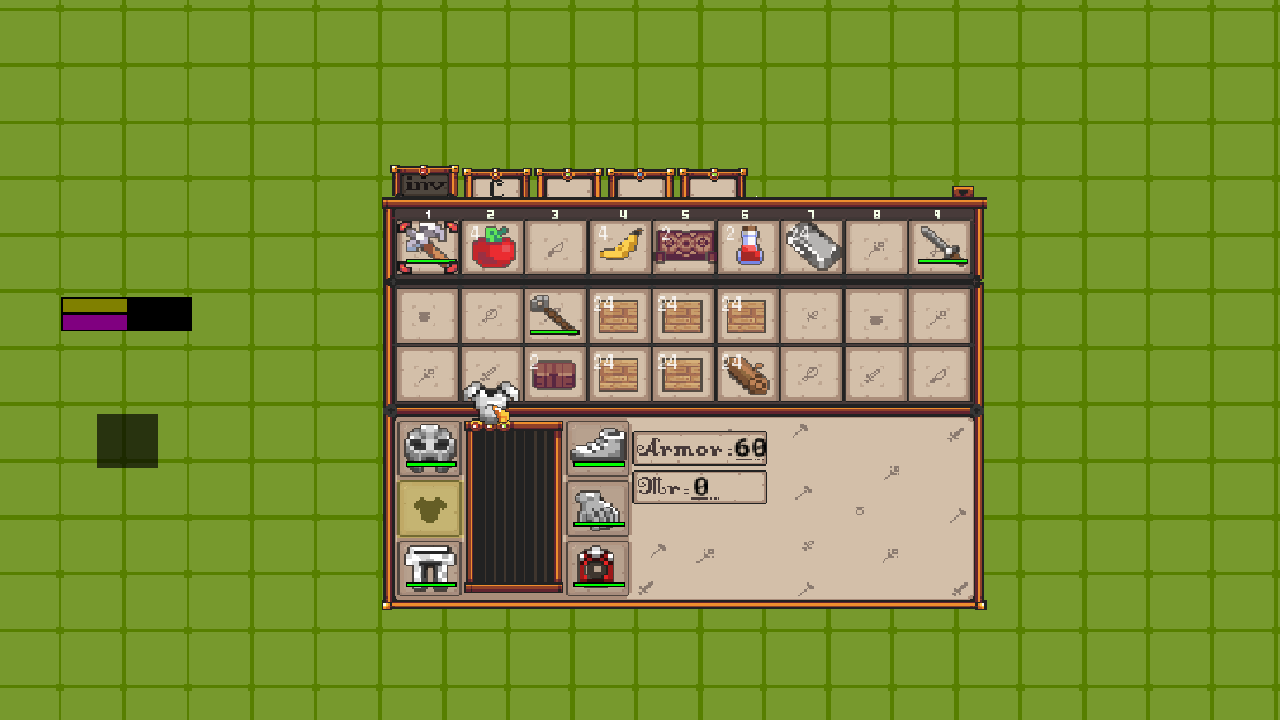Open the inv tab at the top
The height and width of the screenshot is (720, 1280).
pos(424,183)
